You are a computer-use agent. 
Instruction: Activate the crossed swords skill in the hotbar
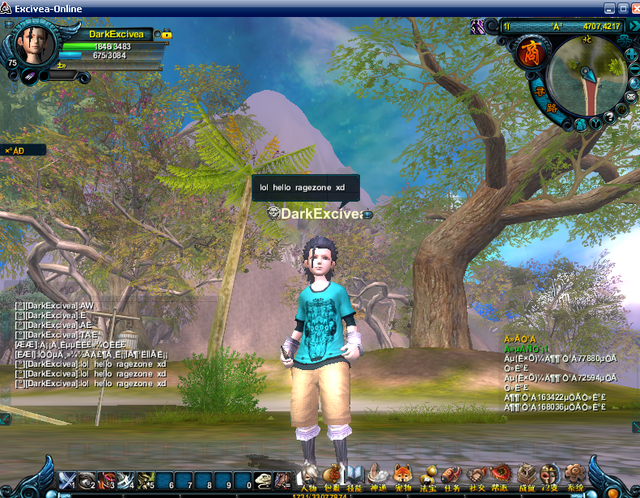click(68, 481)
